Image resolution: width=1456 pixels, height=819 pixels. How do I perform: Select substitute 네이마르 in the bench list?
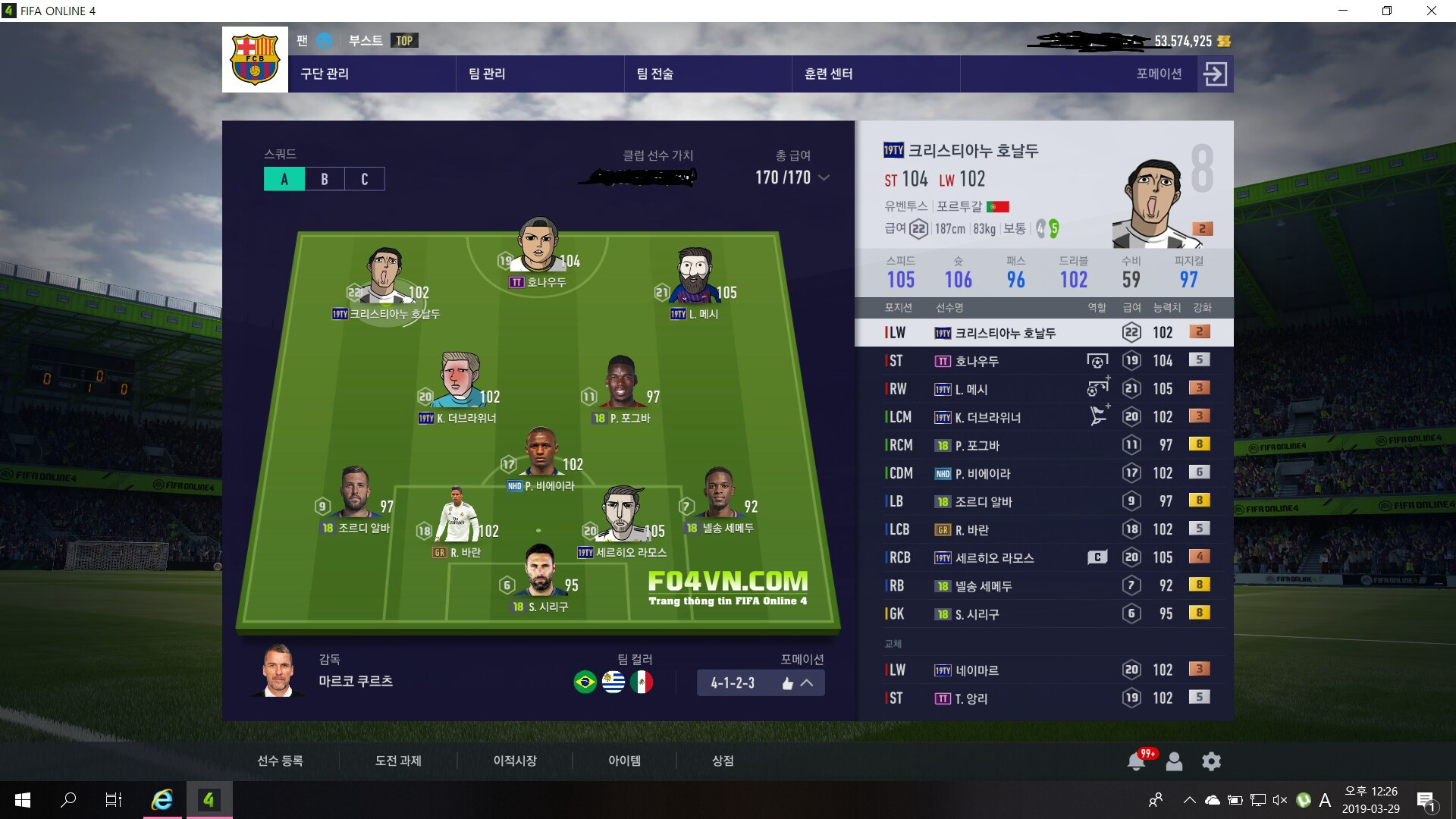1043,670
